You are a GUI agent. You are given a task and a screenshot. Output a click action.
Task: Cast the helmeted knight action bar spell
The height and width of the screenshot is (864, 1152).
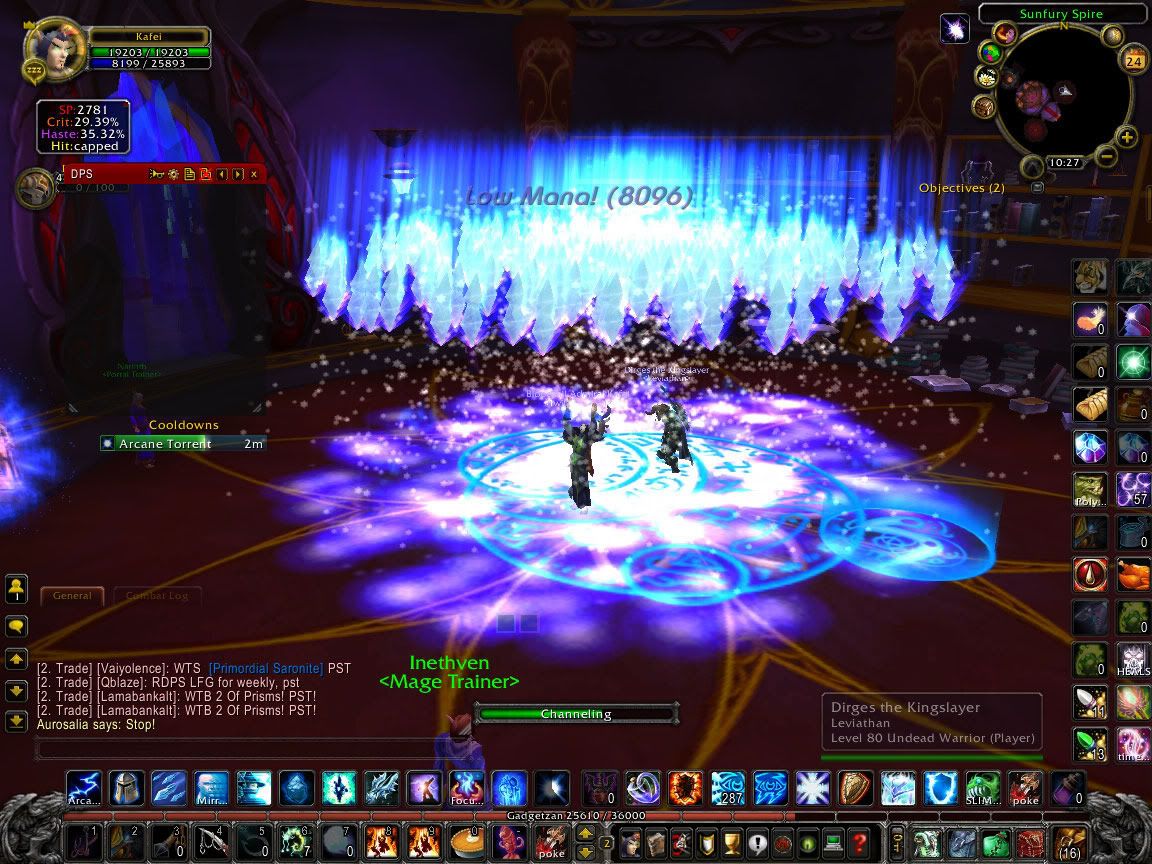pos(127,788)
